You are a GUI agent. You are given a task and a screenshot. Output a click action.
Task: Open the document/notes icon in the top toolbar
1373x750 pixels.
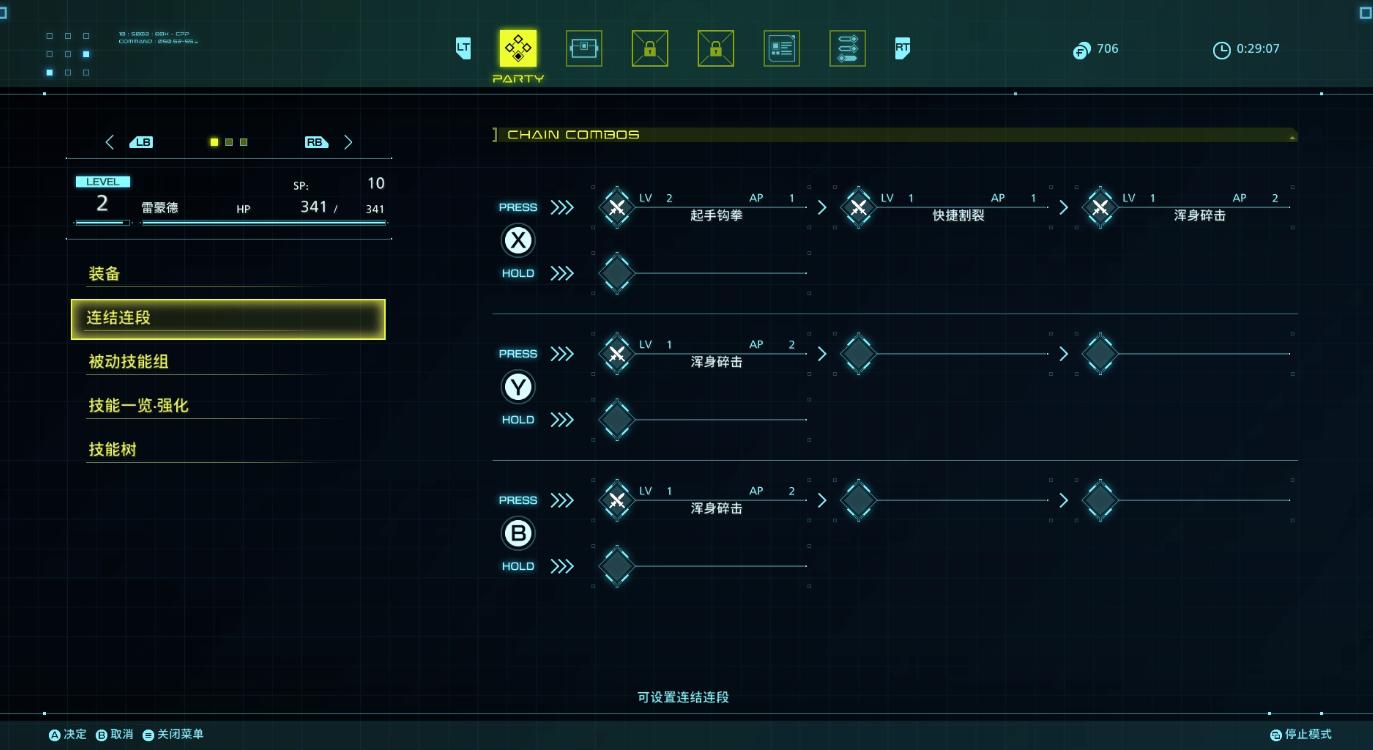781,47
